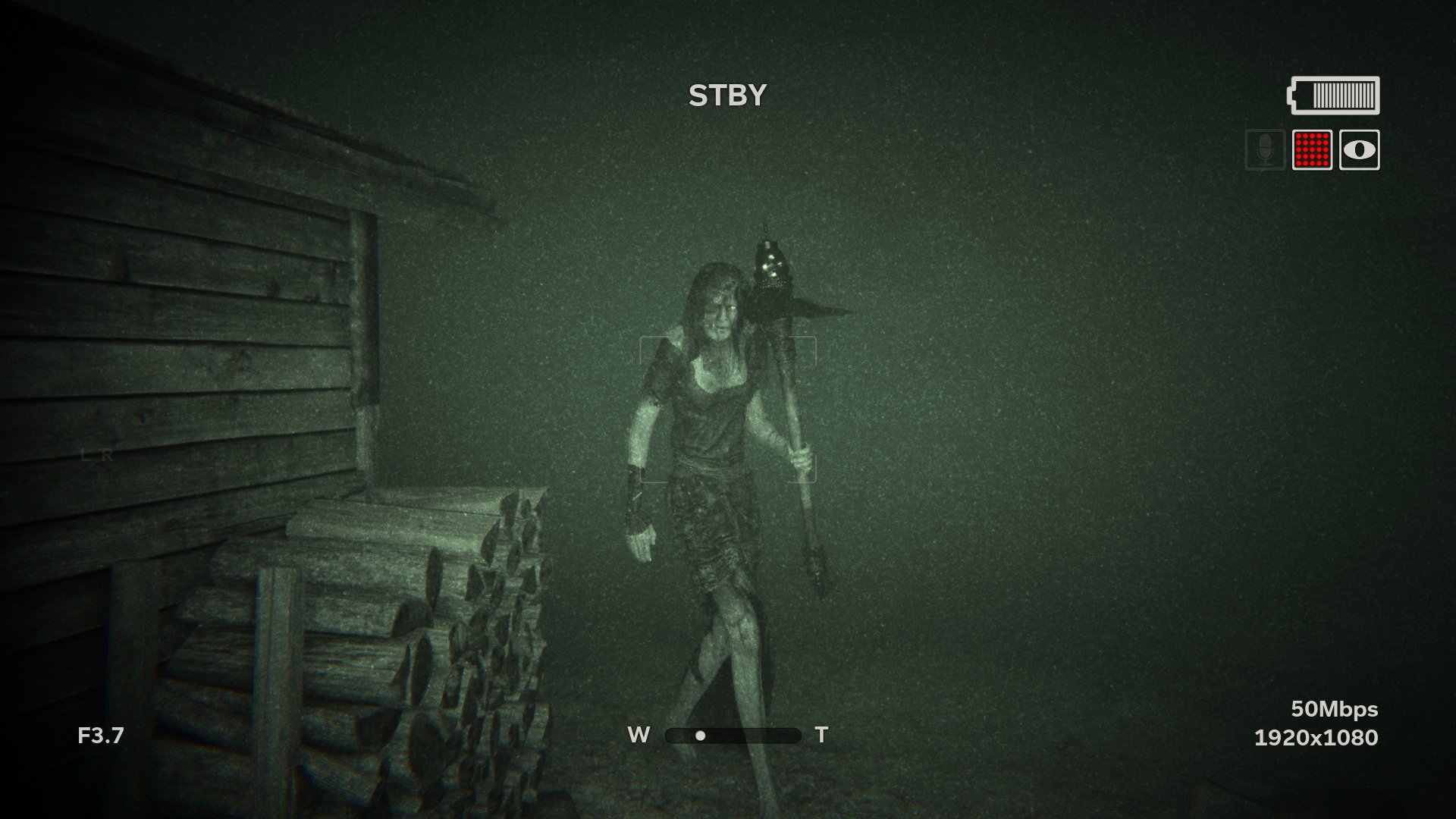The image size is (1456, 819).
Task: Click the center focus bracket on the woman
Action: tap(728, 409)
